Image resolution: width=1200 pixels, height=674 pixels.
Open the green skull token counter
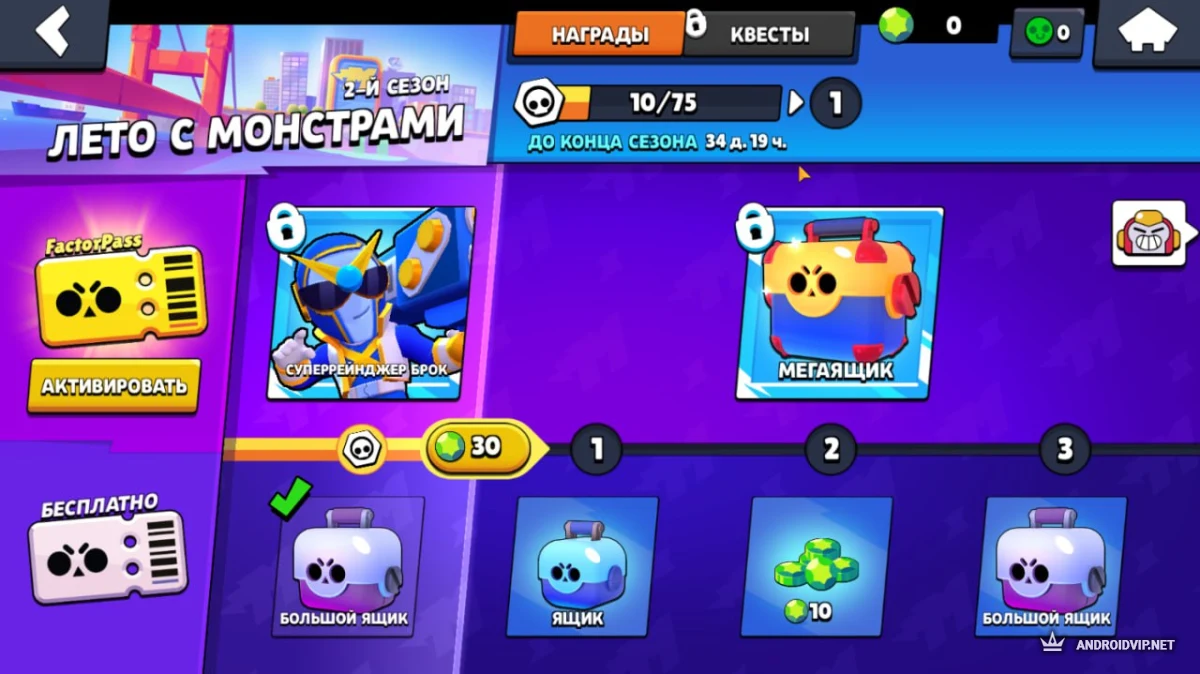pos(1047,33)
